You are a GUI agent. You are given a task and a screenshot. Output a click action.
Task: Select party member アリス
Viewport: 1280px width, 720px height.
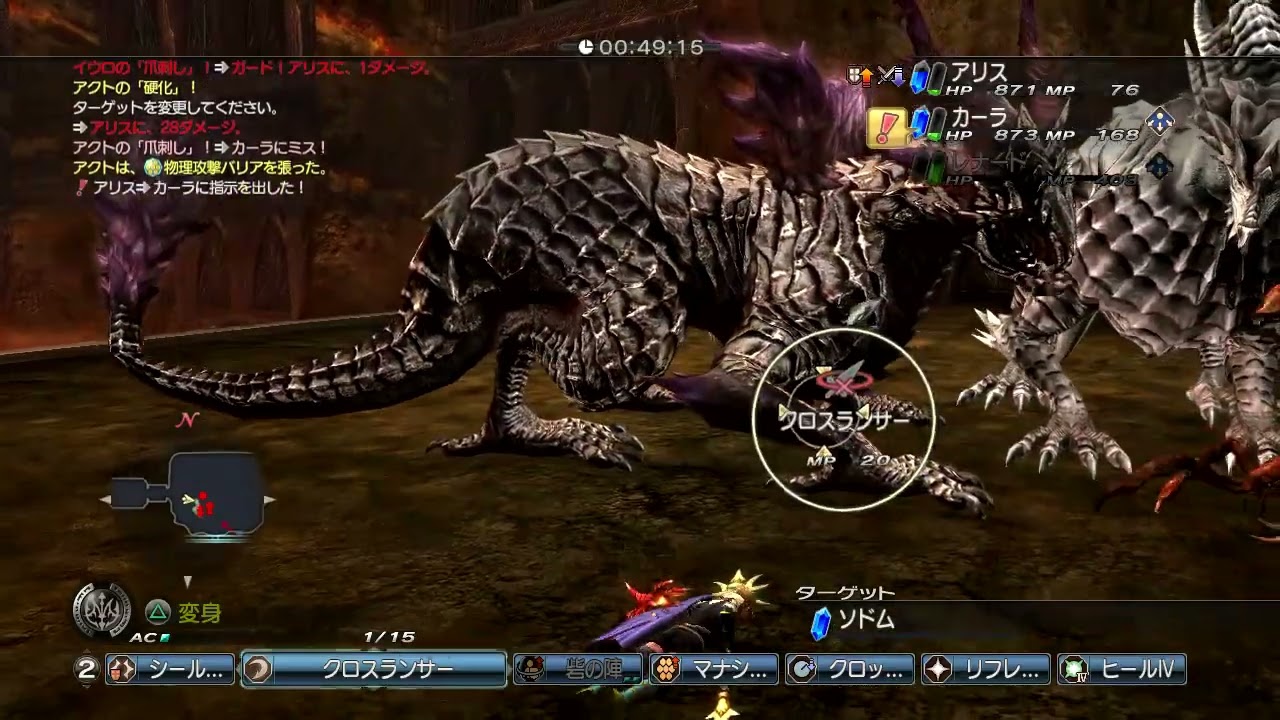tap(978, 73)
